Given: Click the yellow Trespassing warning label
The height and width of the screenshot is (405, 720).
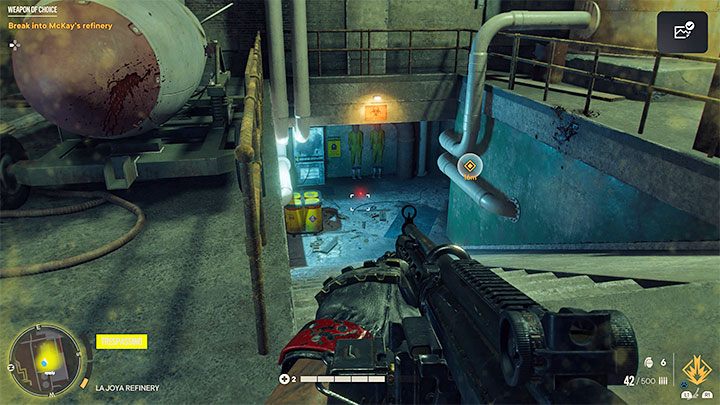Looking at the screenshot, I should (120, 341).
